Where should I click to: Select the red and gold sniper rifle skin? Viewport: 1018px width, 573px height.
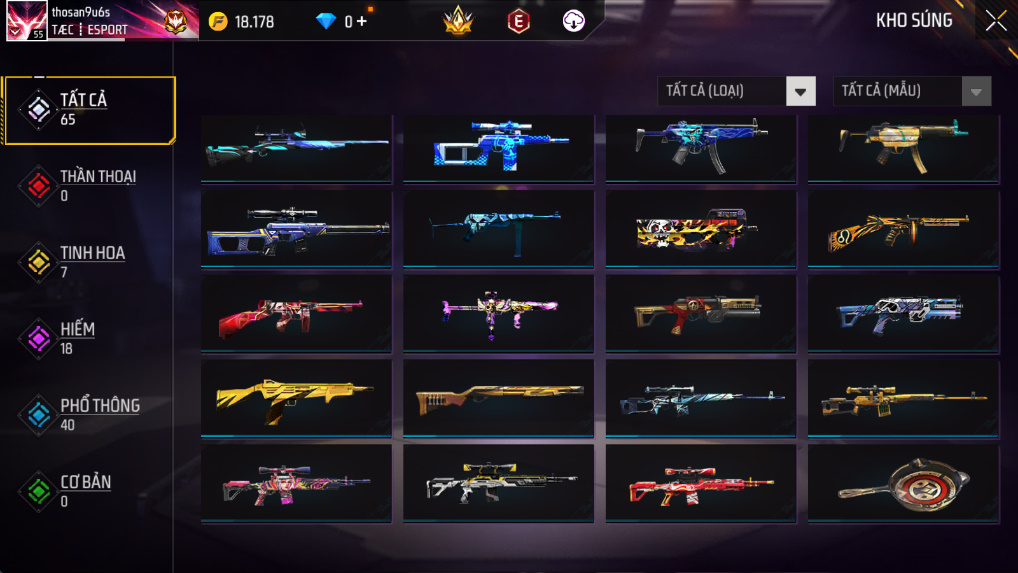pyautogui.click(x=700, y=483)
